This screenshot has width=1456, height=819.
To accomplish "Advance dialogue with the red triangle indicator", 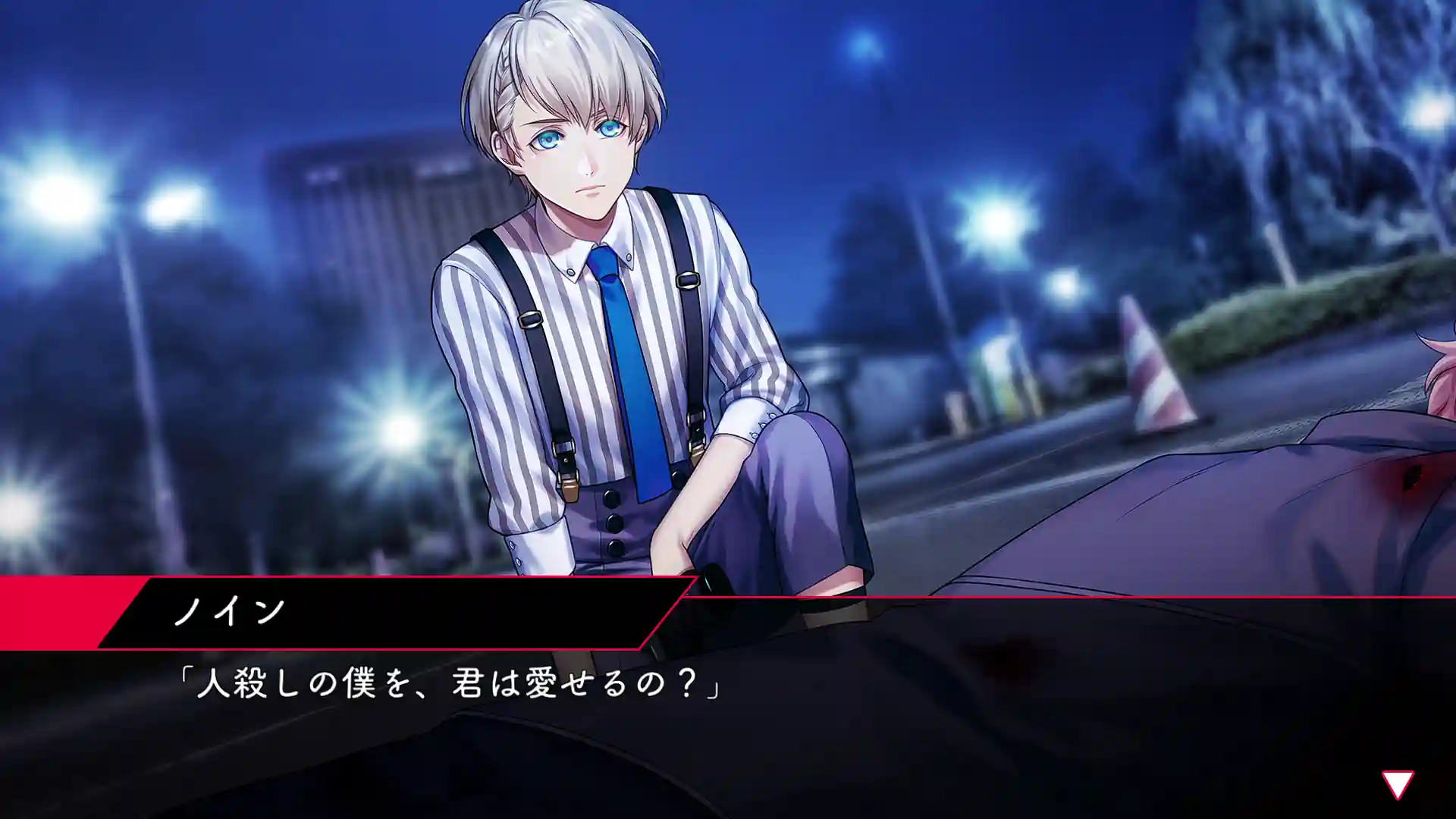I will pyautogui.click(x=1397, y=783).
